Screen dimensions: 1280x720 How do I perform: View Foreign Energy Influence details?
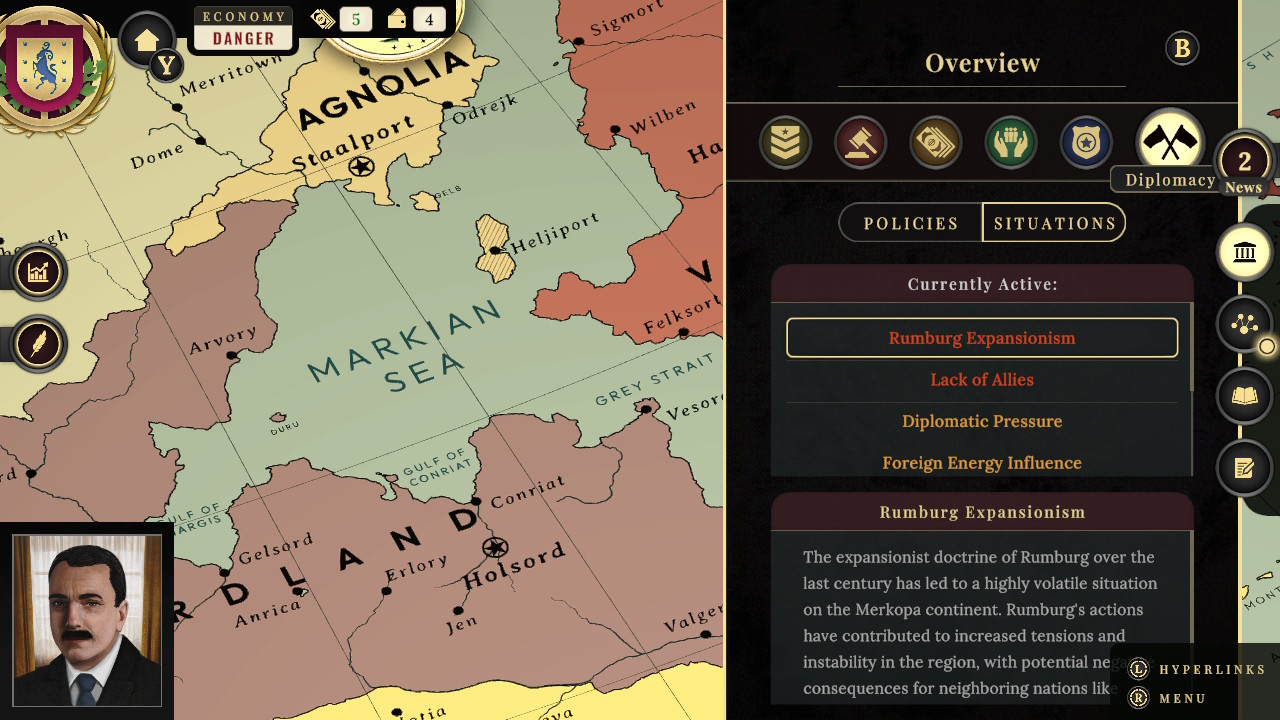pos(982,462)
